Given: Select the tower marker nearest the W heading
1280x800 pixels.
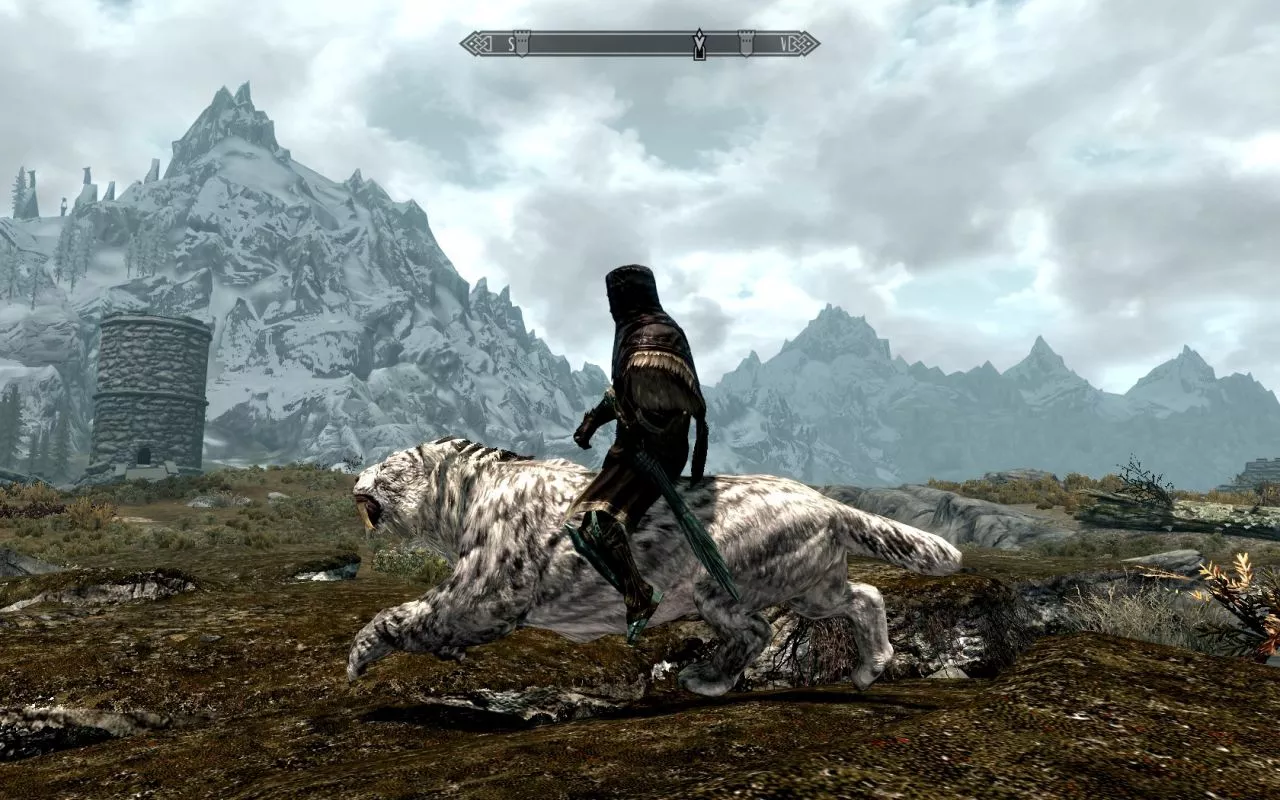Looking at the screenshot, I should click(745, 43).
